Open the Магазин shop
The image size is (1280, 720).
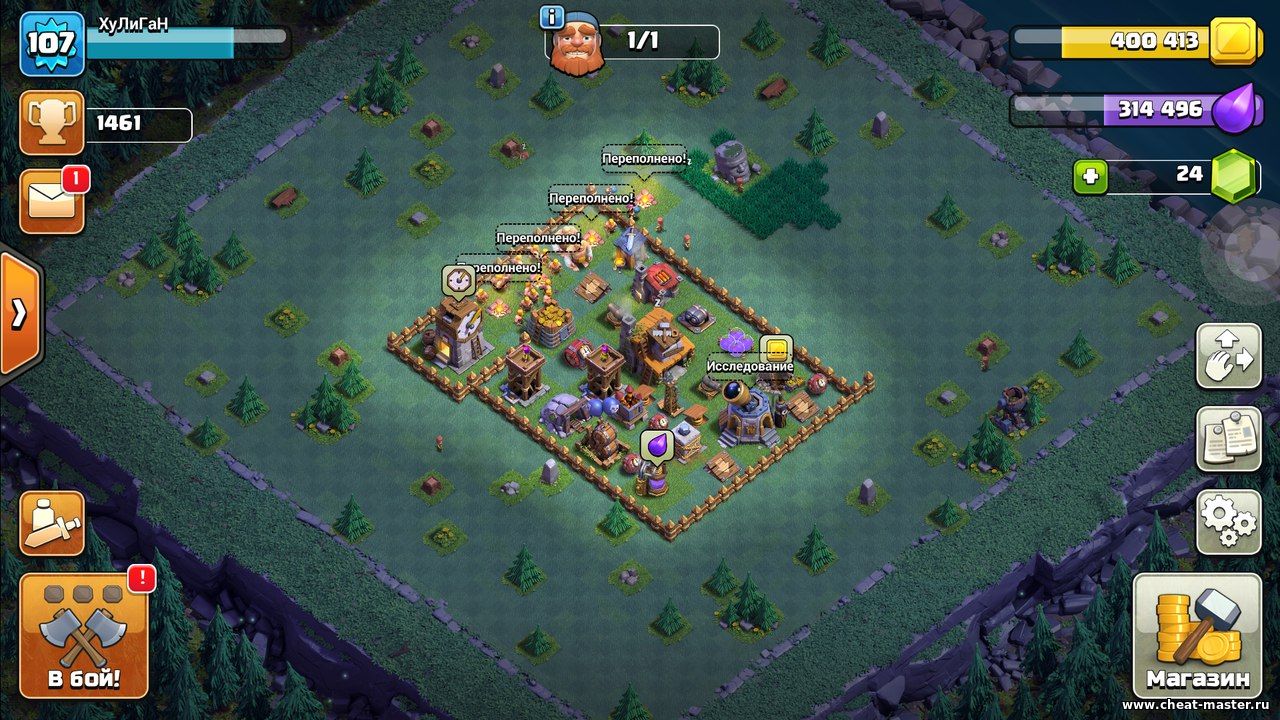1197,635
